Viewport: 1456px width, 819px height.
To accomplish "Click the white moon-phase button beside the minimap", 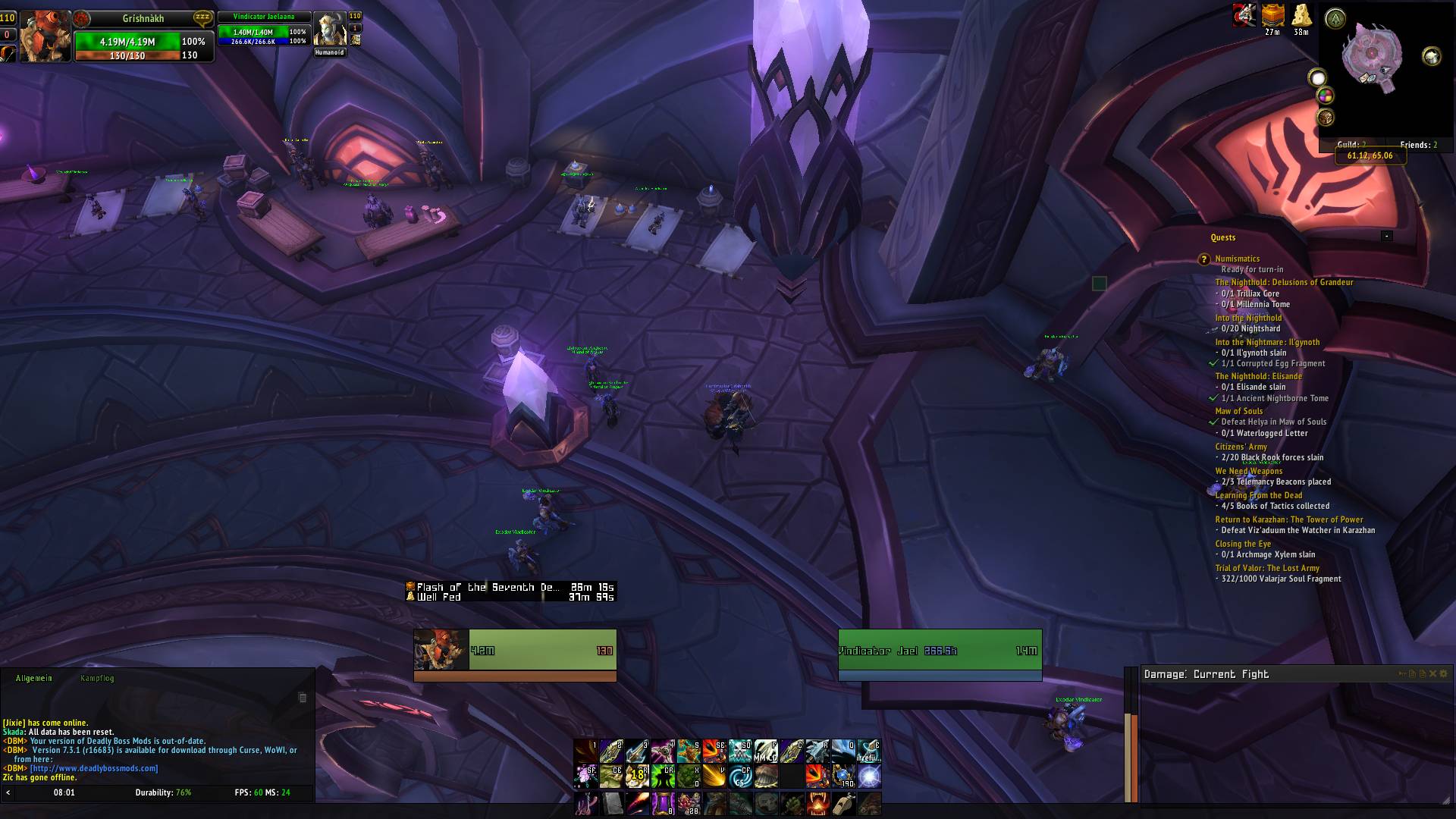I will click(1317, 78).
